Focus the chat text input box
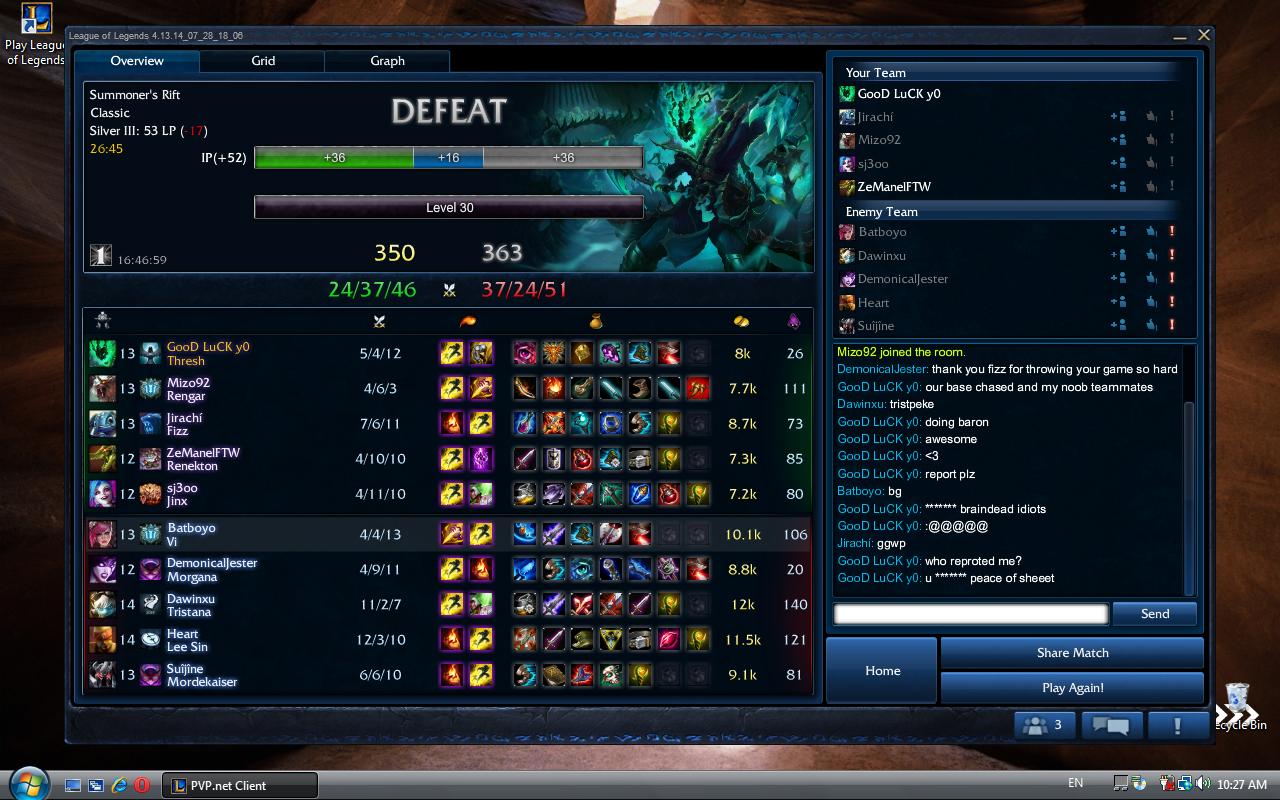1280x800 pixels. 970,614
